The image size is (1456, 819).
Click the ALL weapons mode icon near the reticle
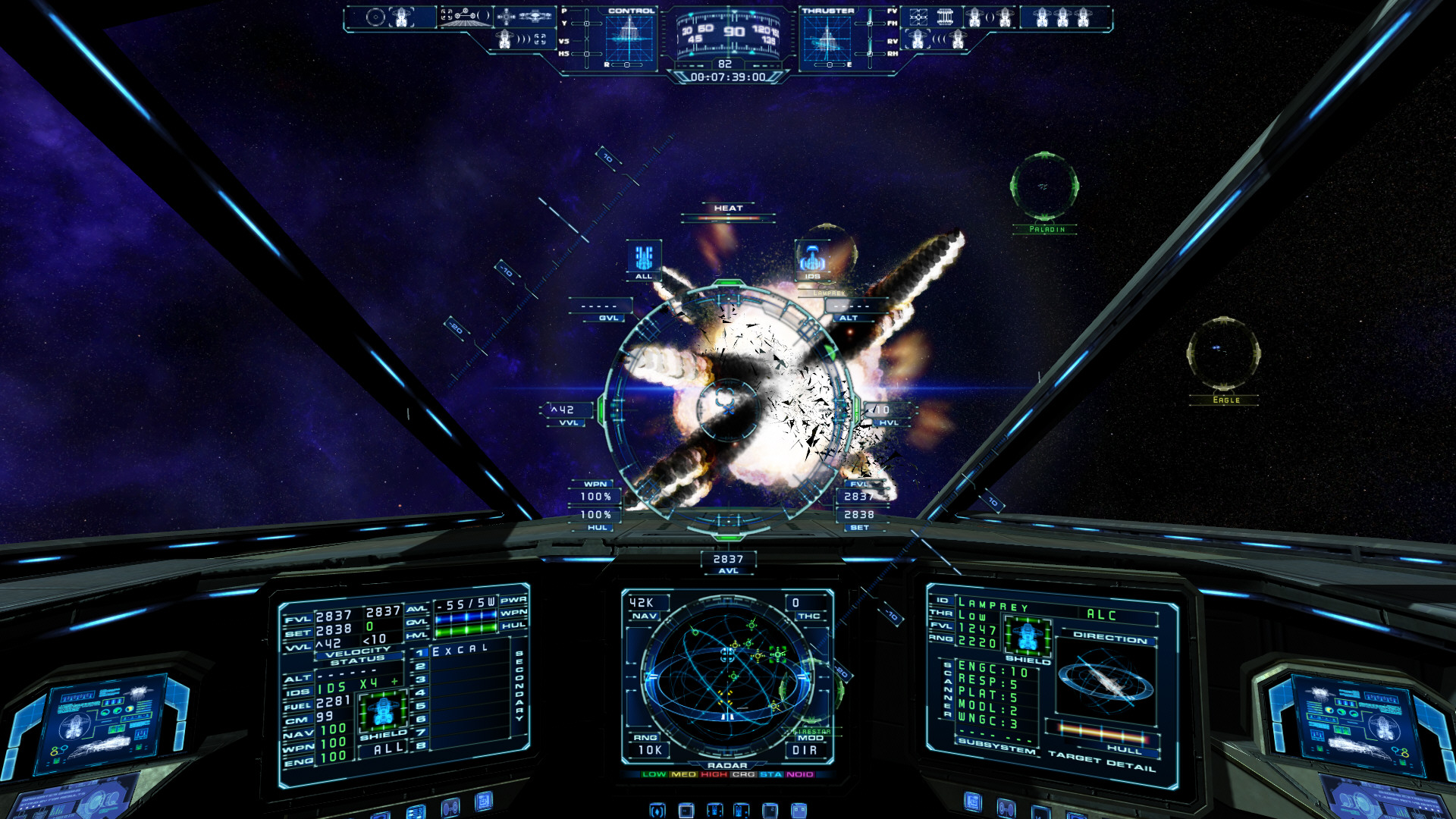644,258
